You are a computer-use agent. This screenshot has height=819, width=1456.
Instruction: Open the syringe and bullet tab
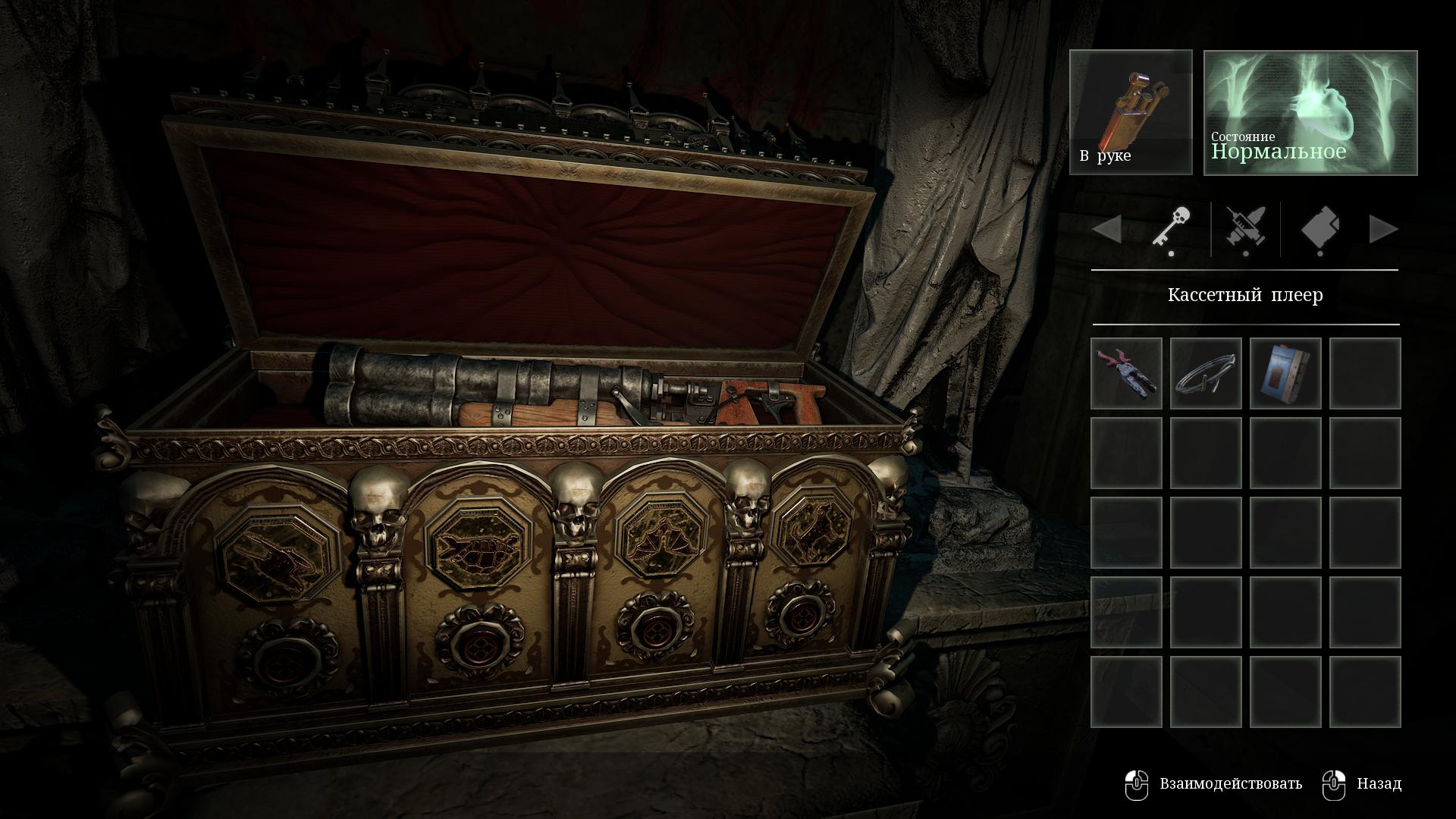[1245, 228]
